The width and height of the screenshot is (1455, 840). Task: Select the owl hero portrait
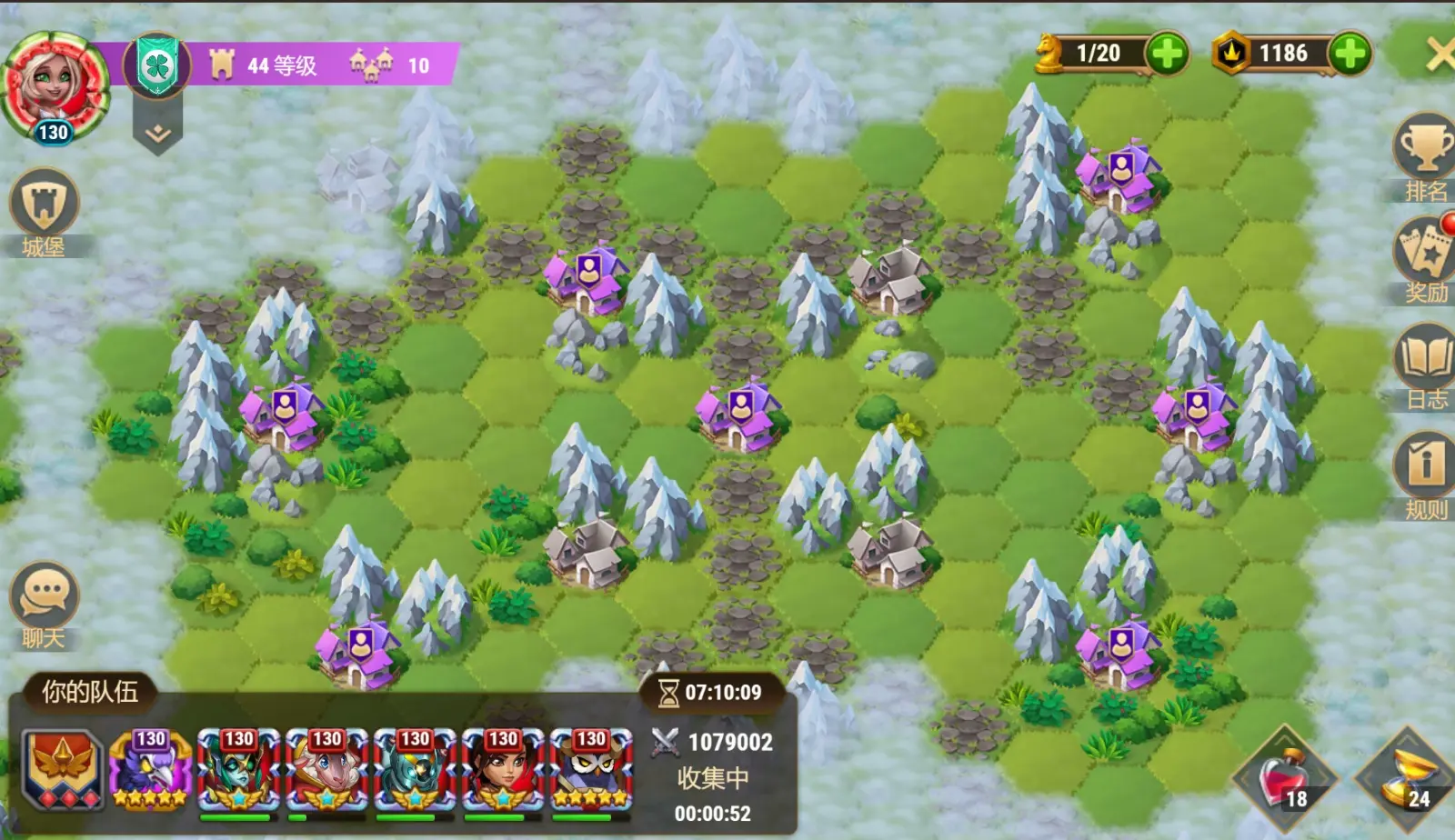click(591, 769)
